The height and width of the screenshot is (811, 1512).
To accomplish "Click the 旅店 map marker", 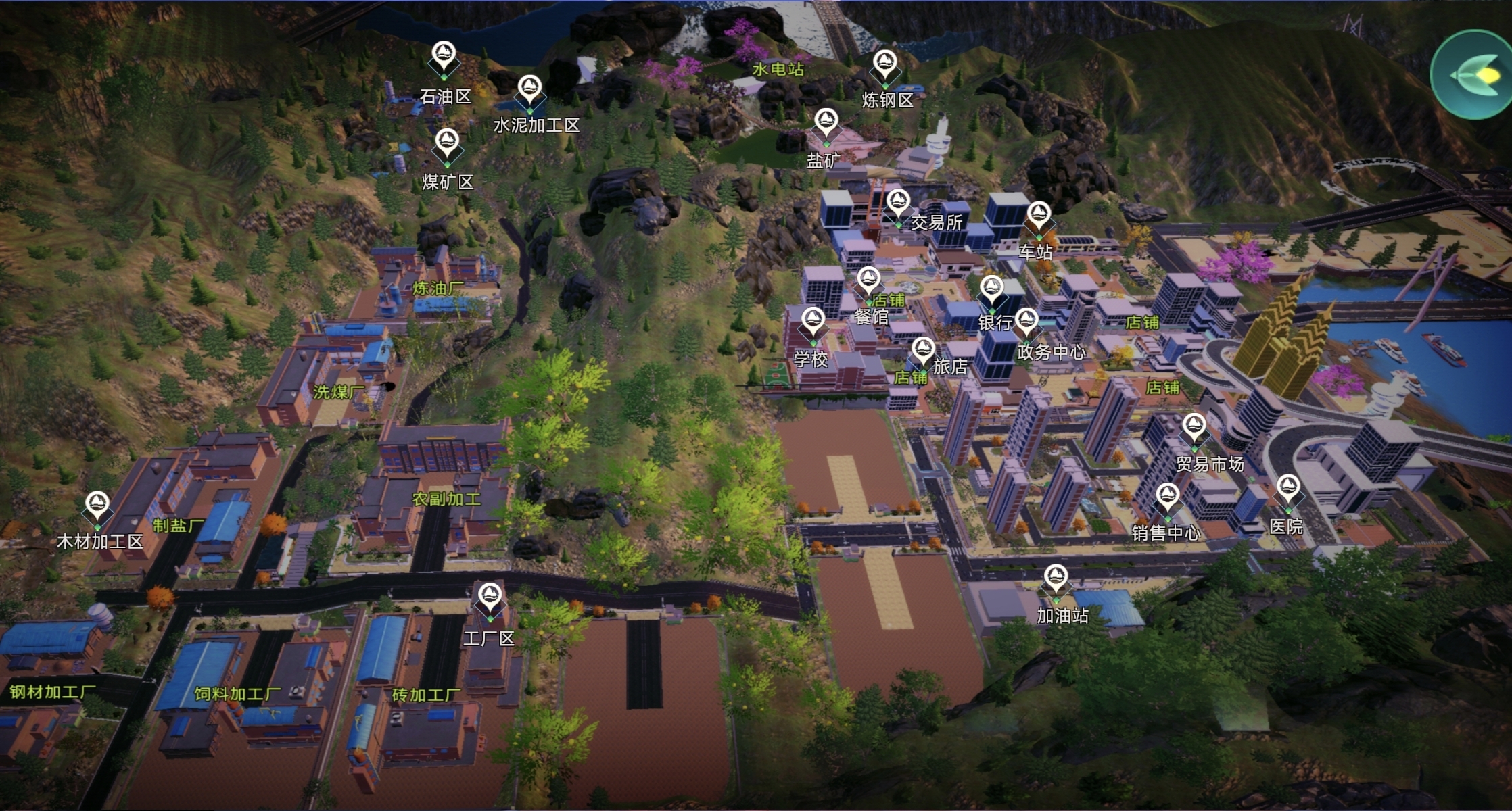I will pos(923,351).
